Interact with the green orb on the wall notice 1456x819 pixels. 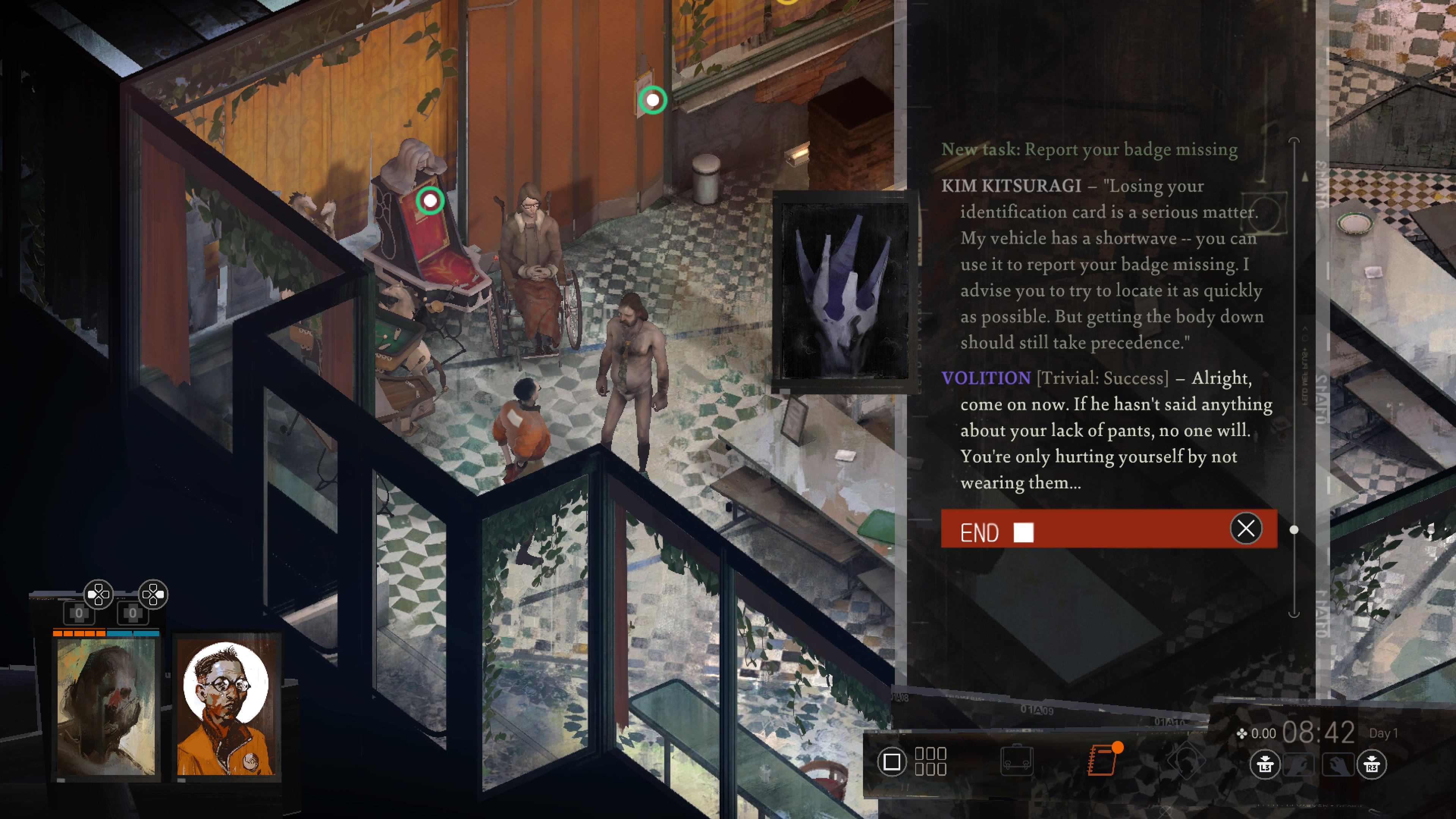click(653, 100)
